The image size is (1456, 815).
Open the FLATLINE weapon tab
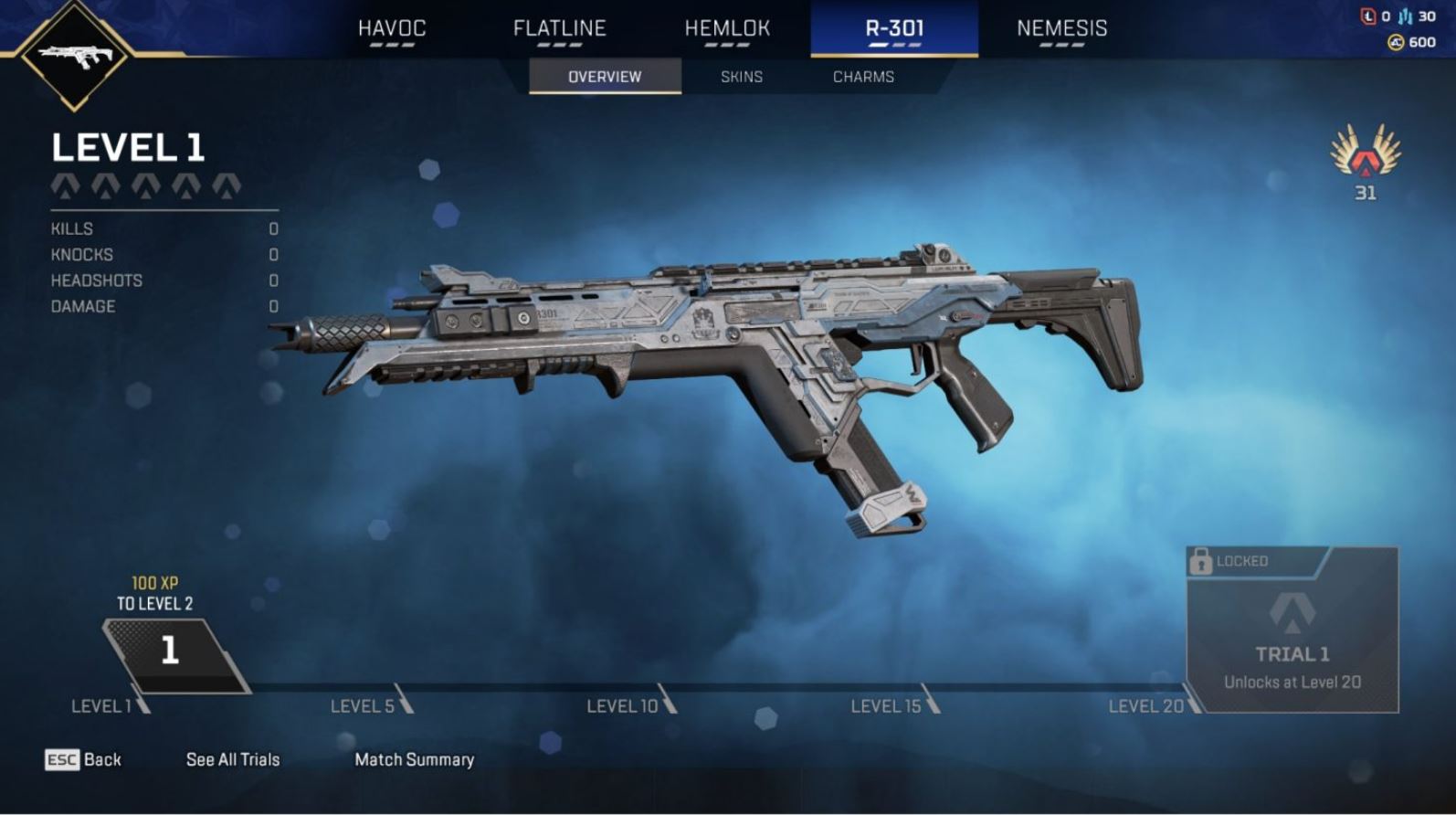click(560, 28)
